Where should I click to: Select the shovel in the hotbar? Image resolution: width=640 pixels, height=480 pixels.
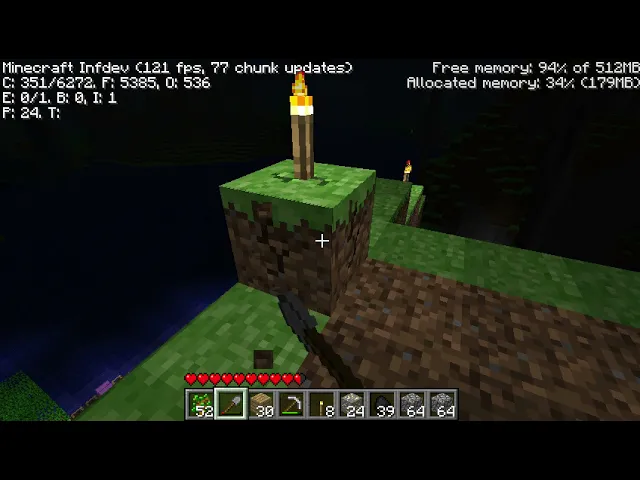pyautogui.click(x=232, y=405)
